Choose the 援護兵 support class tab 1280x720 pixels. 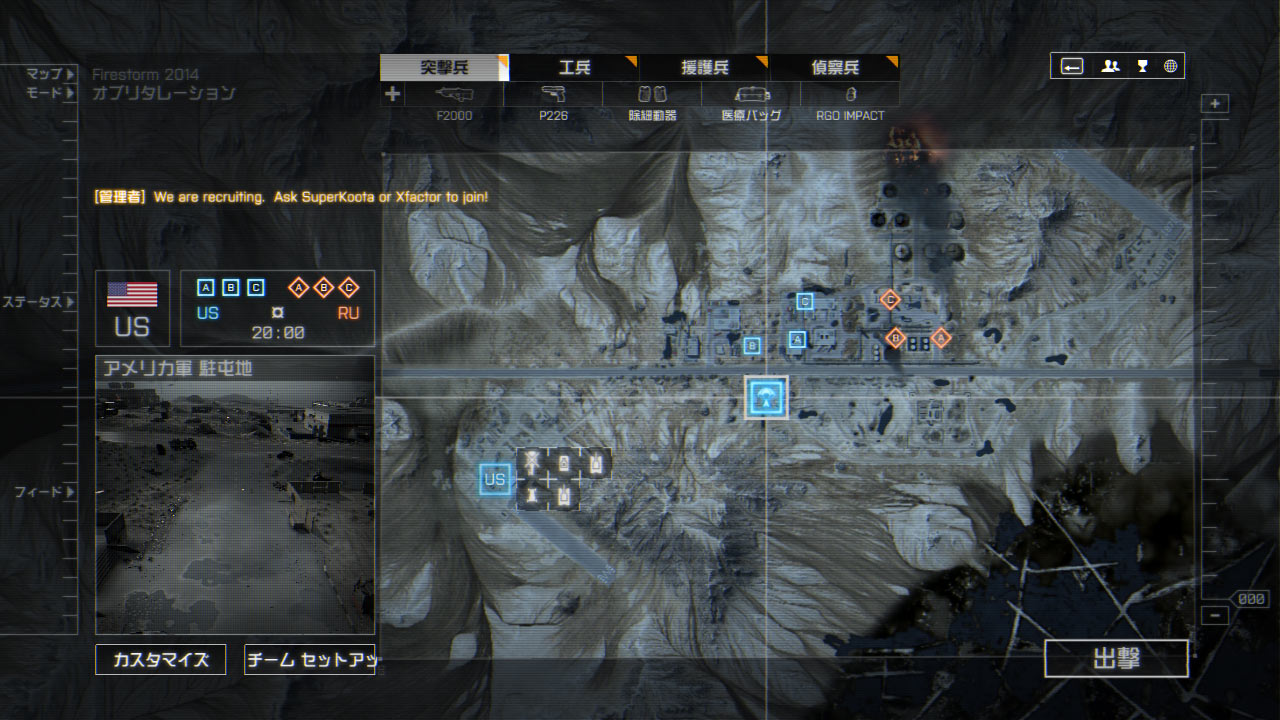point(704,68)
